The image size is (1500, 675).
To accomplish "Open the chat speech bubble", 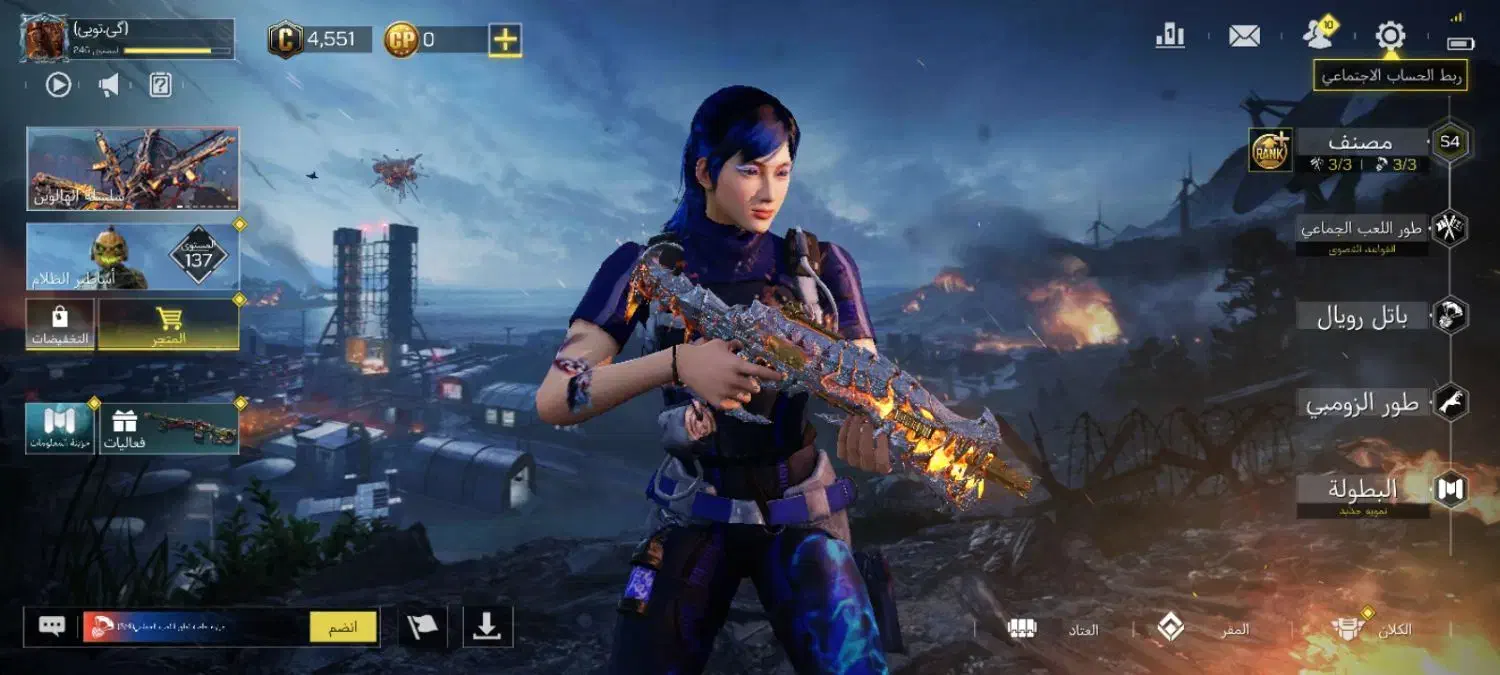I will (52, 627).
